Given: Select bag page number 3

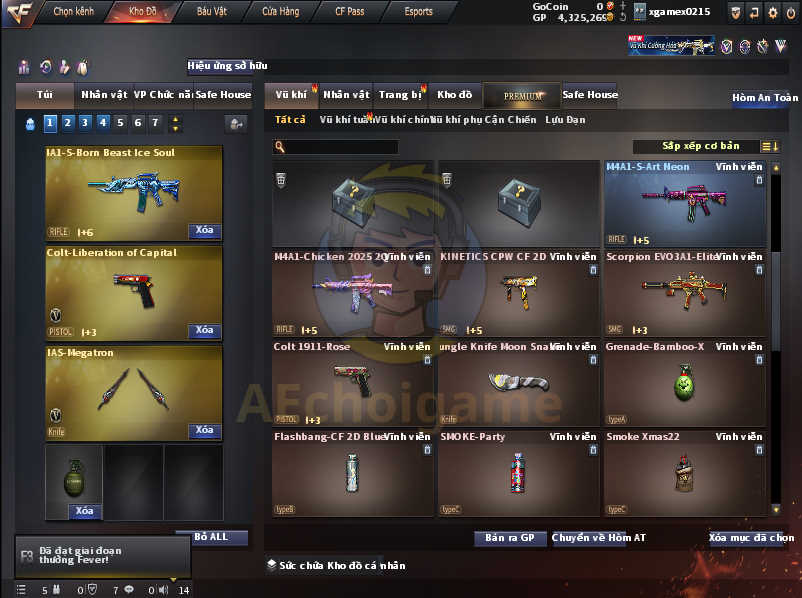Looking at the screenshot, I should pos(83,123).
